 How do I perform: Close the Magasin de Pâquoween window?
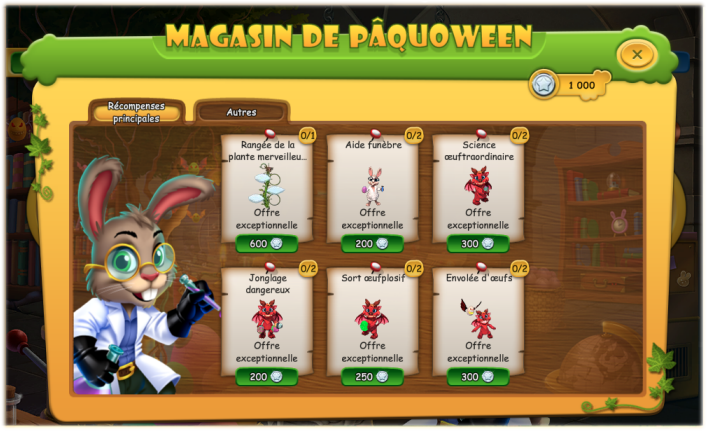(x=637, y=53)
